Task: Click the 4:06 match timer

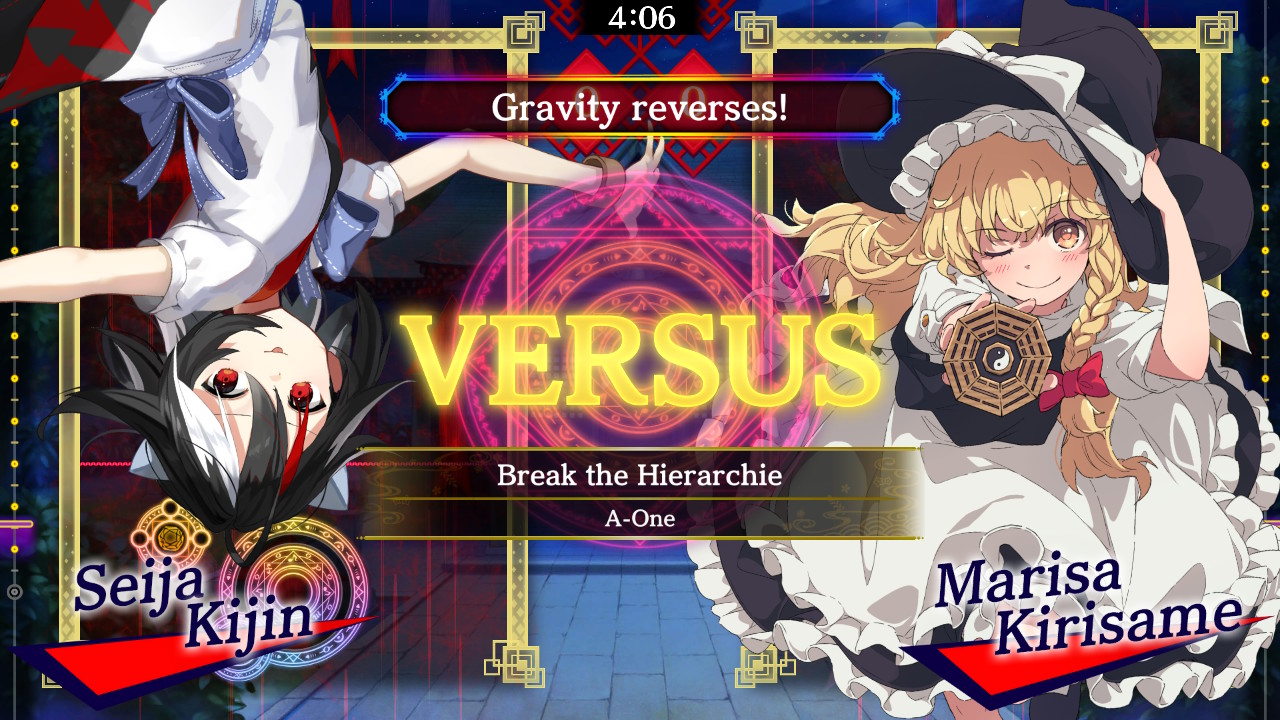Action: [640, 17]
